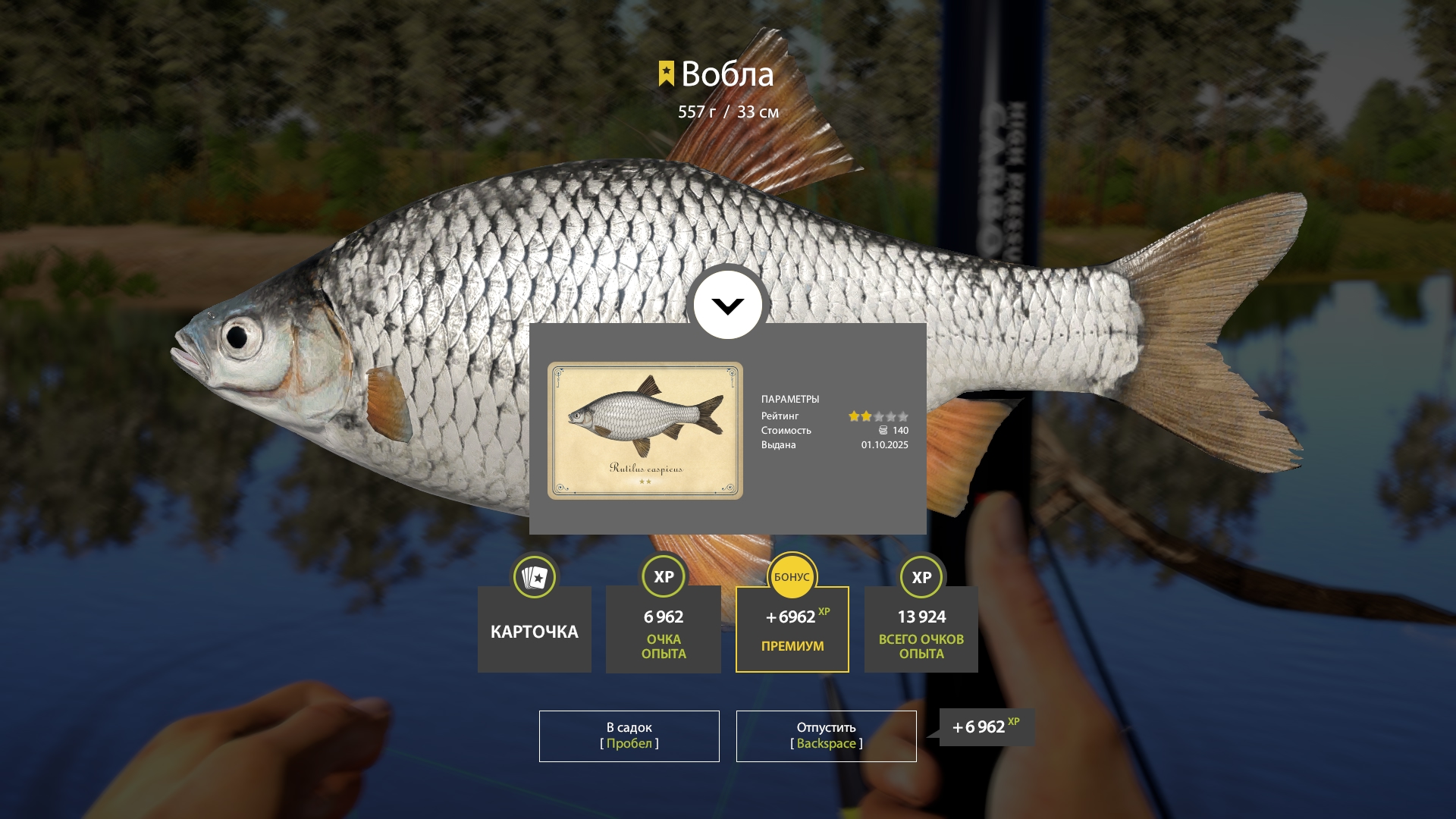Select the Премиум bonus XP tile
The height and width of the screenshot is (819, 1456).
pyautogui.click(x=792, y=629)
